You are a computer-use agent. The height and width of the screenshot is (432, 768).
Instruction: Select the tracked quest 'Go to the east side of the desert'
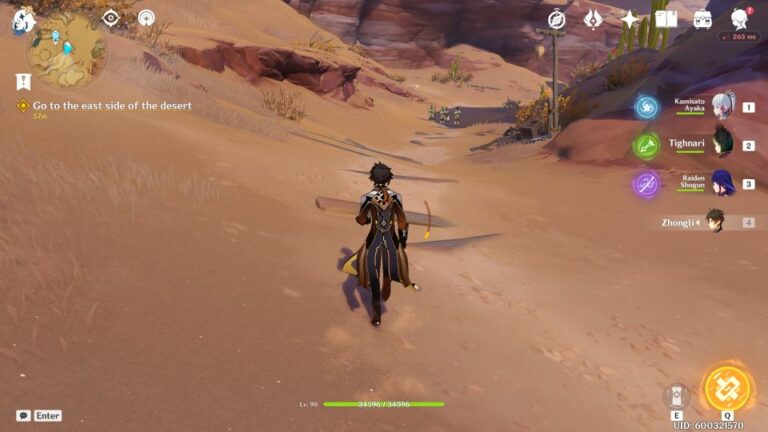pos(110,105)
